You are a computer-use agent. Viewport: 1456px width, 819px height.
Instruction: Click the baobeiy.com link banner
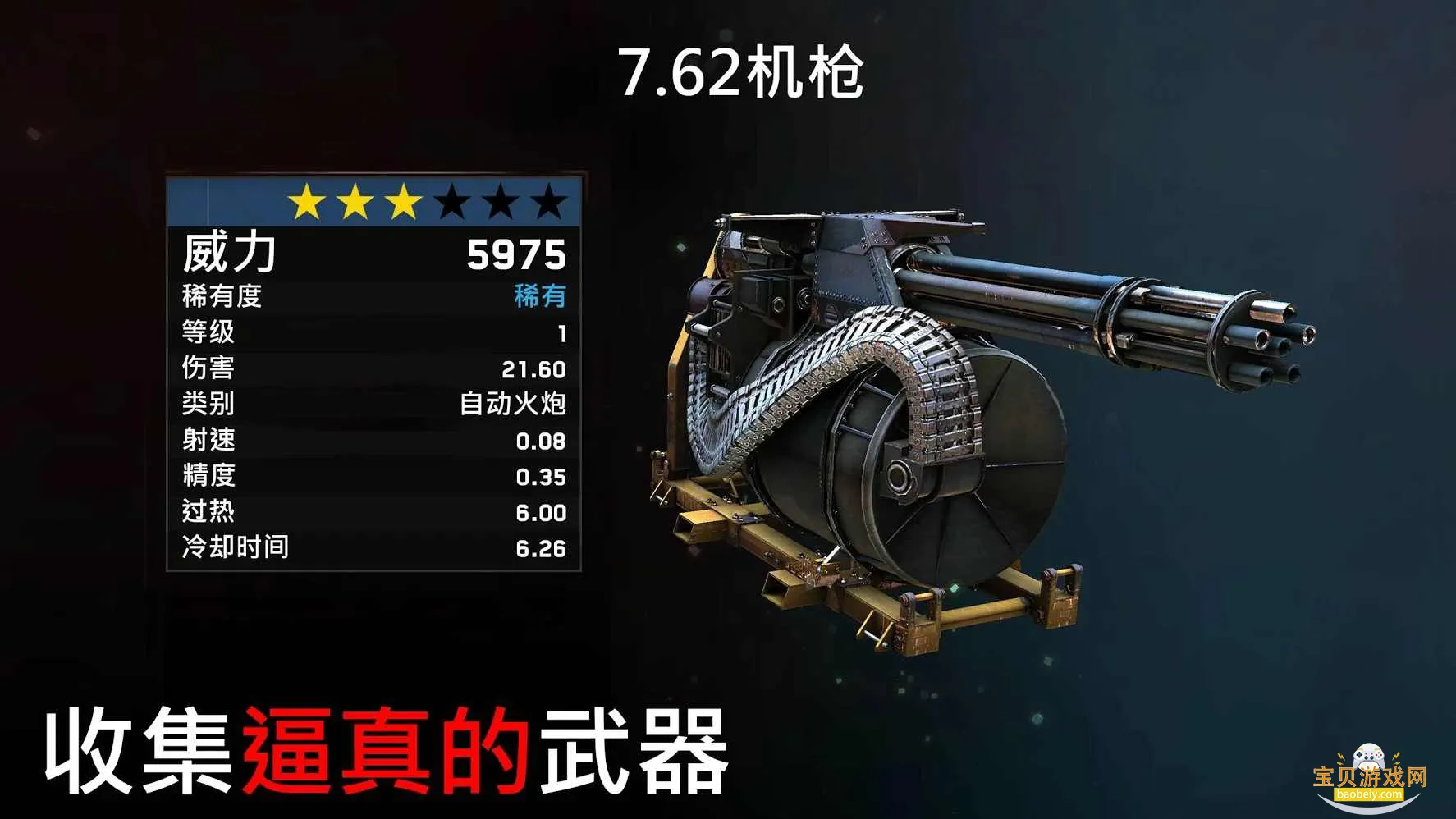click(x=1370, y=793)
